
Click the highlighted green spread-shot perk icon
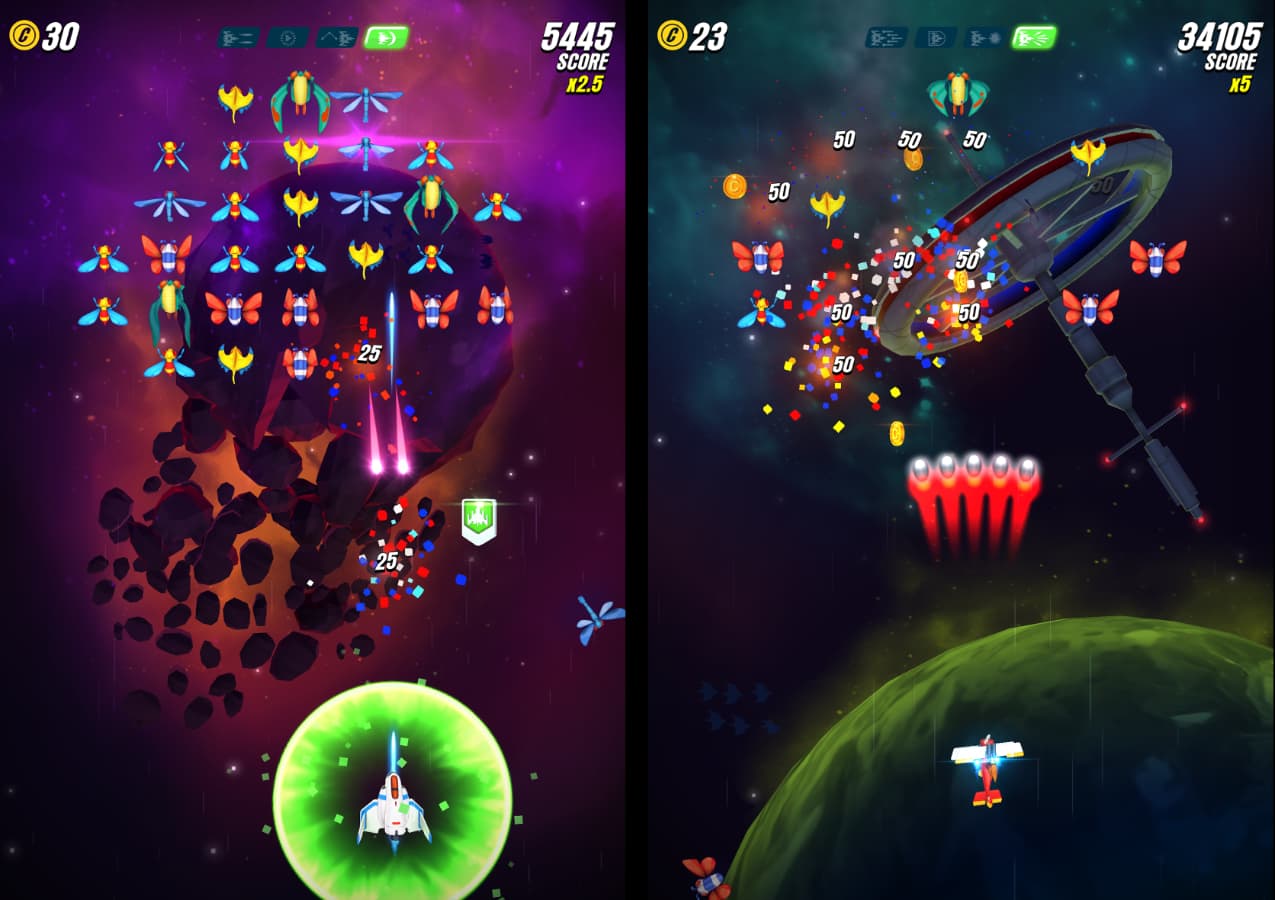click(x=1034, y=38)
